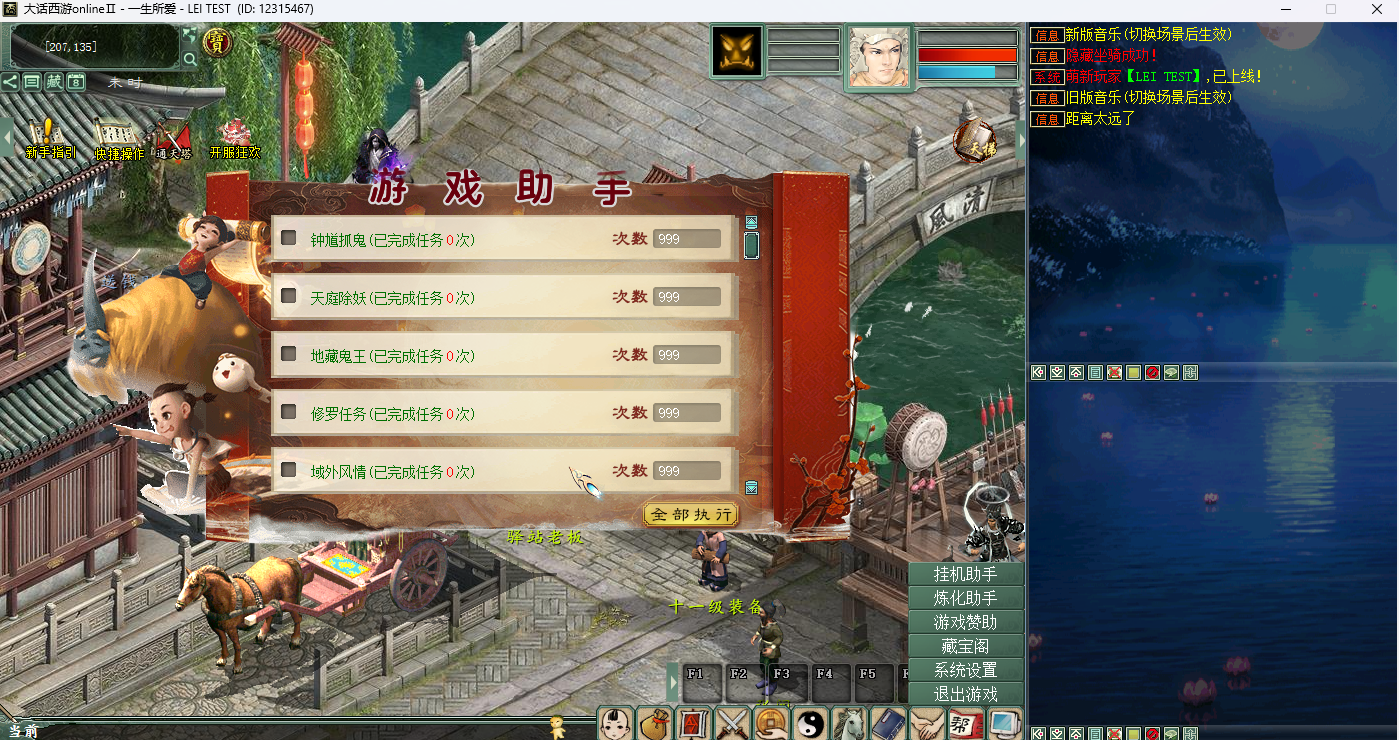Viewport: 1399px width, 740px height.
Task: Toggle the 域外风情 task checkbox
Action: click(x=289, y=470)
